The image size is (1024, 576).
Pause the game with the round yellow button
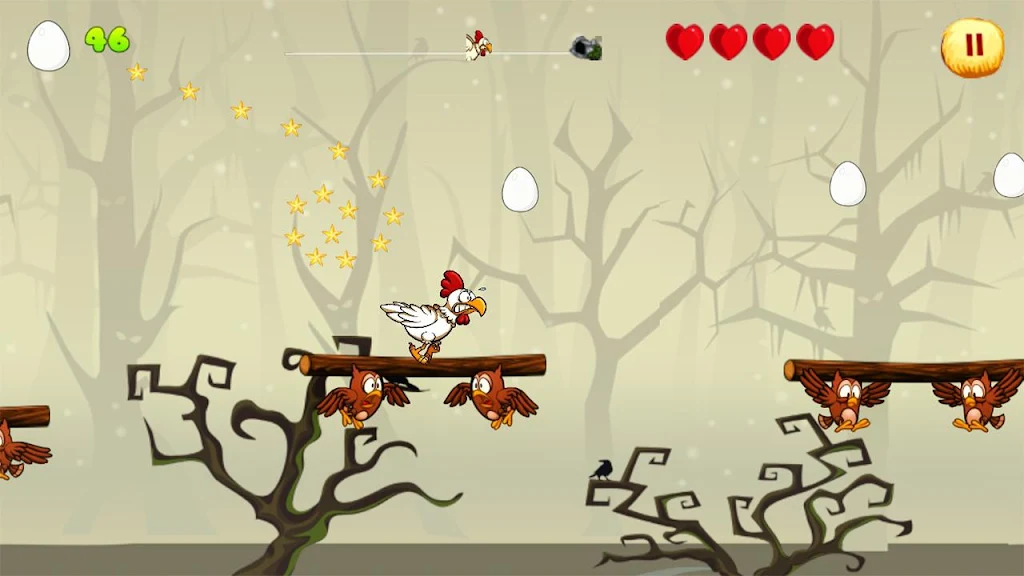972,46
